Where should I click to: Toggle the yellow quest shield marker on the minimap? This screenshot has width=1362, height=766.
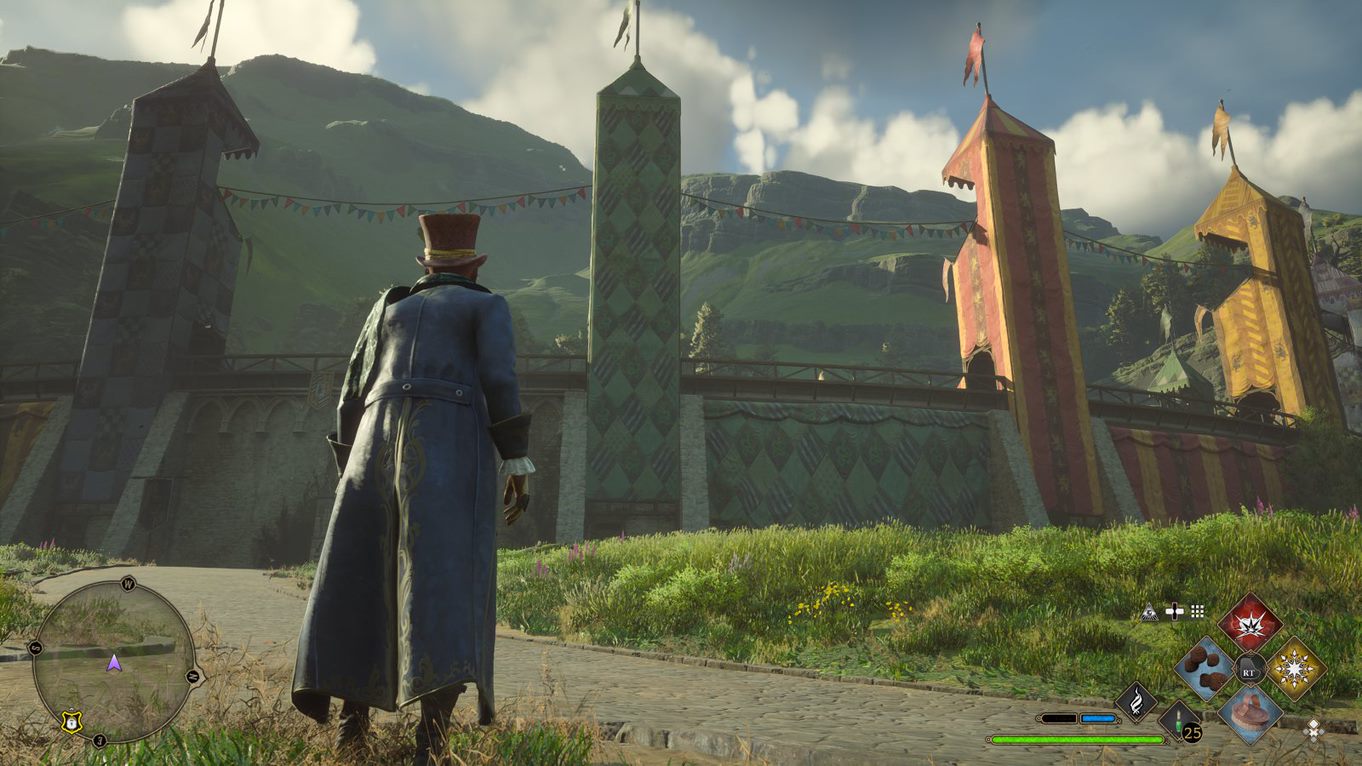coord(71,722)
